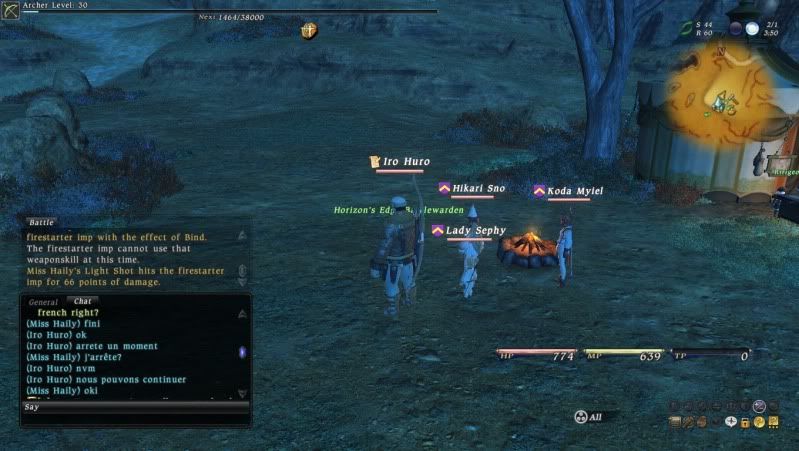799x451 pixels.
Task: Open the Battle log tab
Action: coord(40,222)
